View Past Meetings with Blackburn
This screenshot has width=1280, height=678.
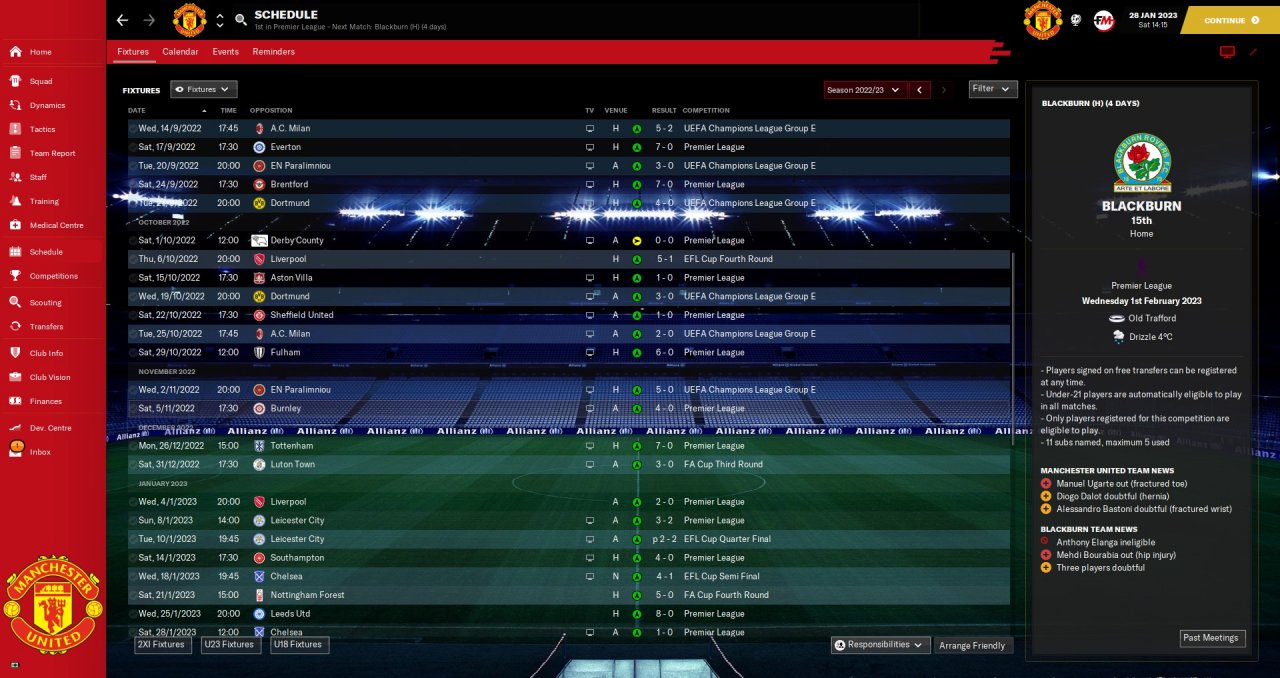click(x=1212, y=638)
